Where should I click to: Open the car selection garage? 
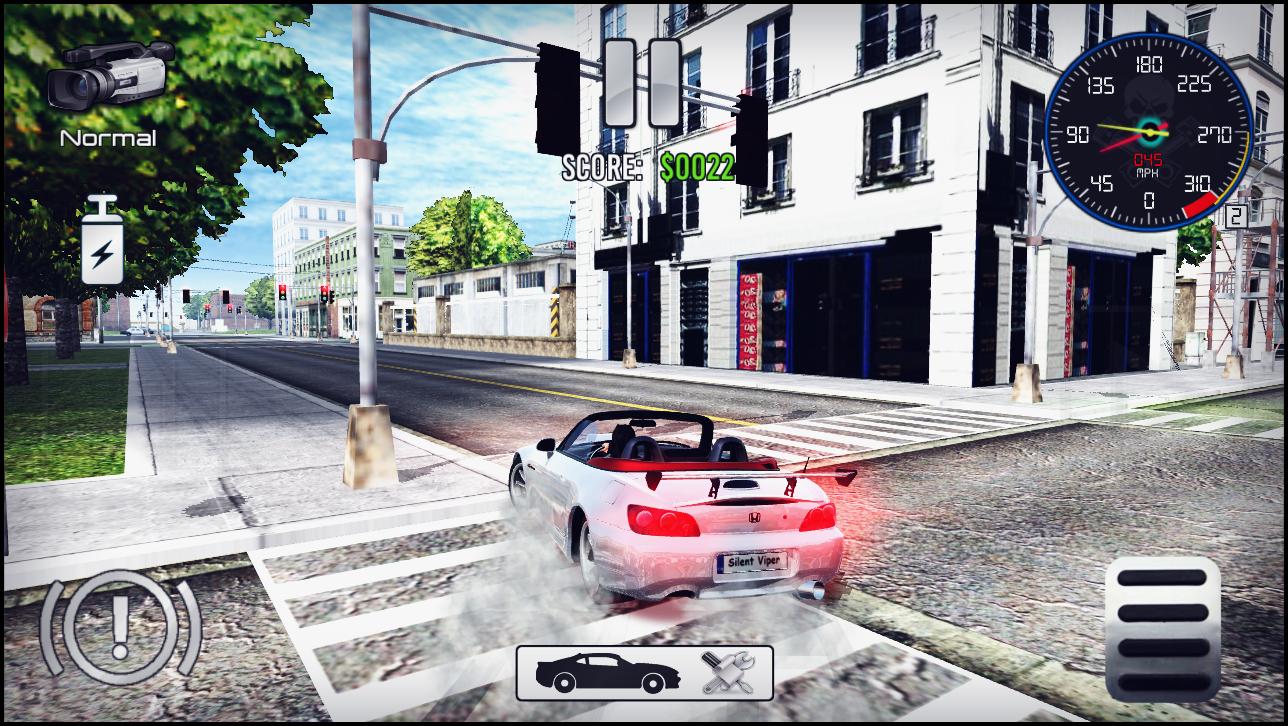(x=607, y=673)
